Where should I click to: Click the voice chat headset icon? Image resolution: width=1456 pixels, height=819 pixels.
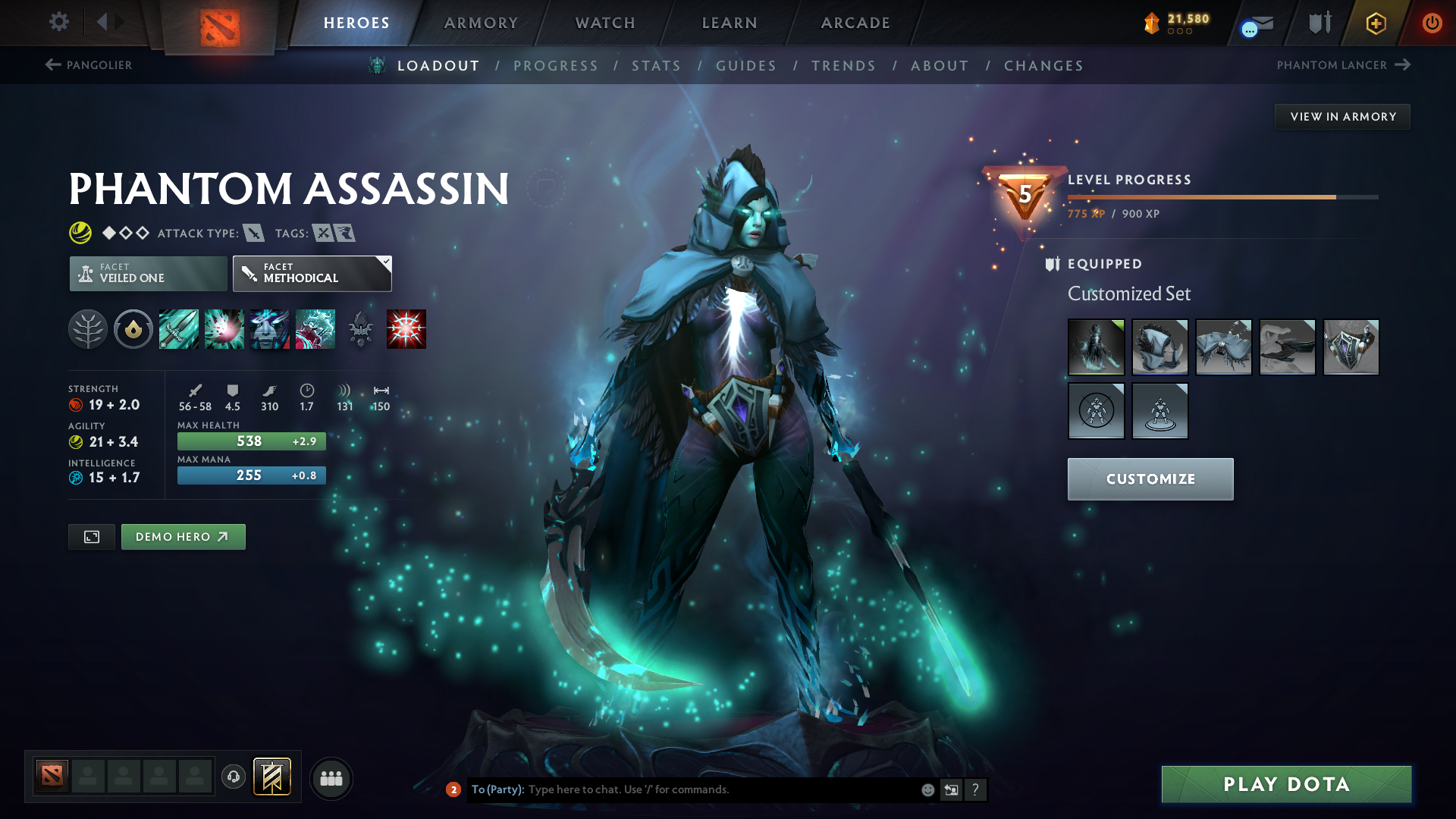233,777
